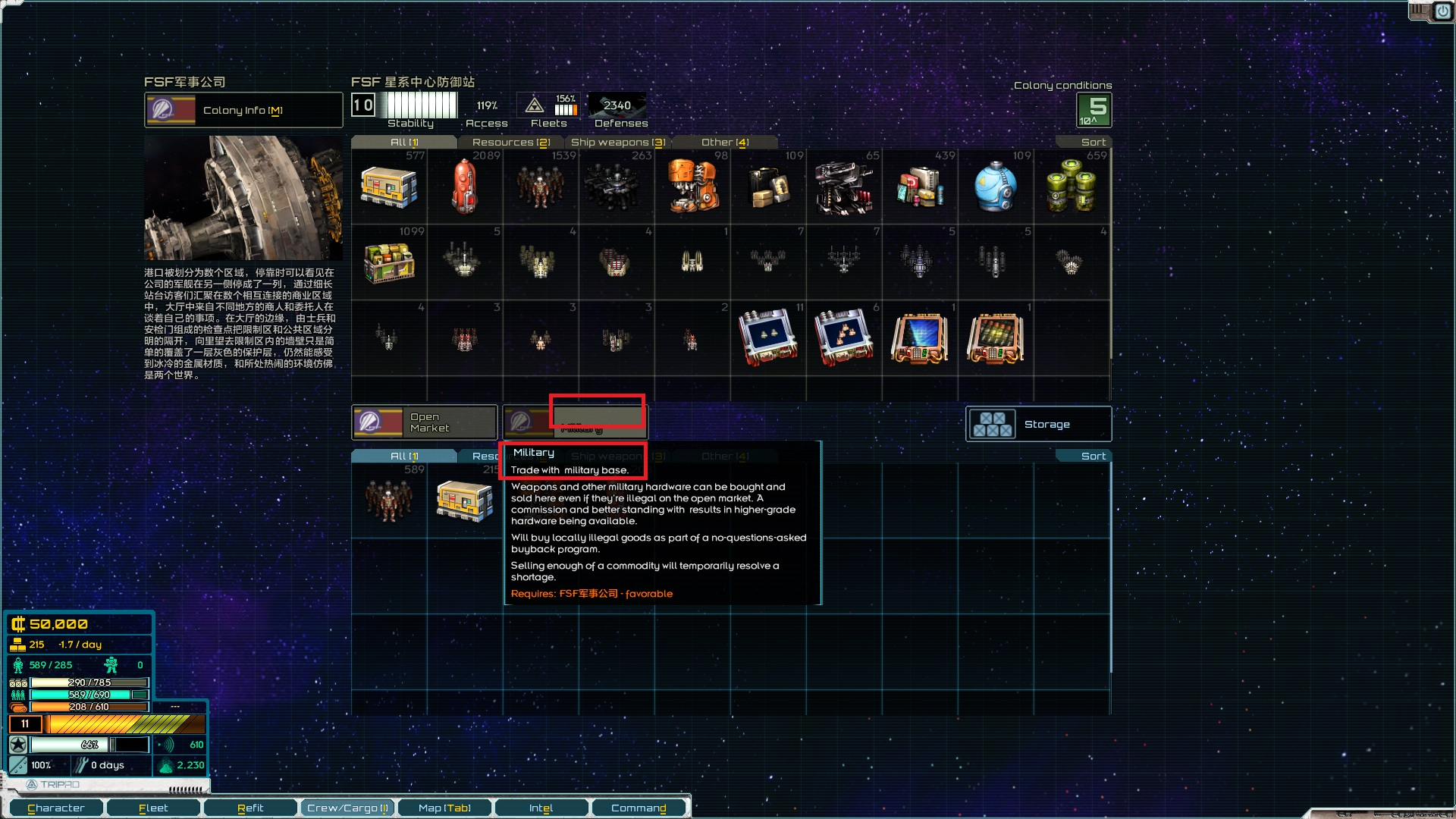The image size is (1456, 819).
Task: Select the green Volatiles canisters icon
Action: click(1072, 186)
